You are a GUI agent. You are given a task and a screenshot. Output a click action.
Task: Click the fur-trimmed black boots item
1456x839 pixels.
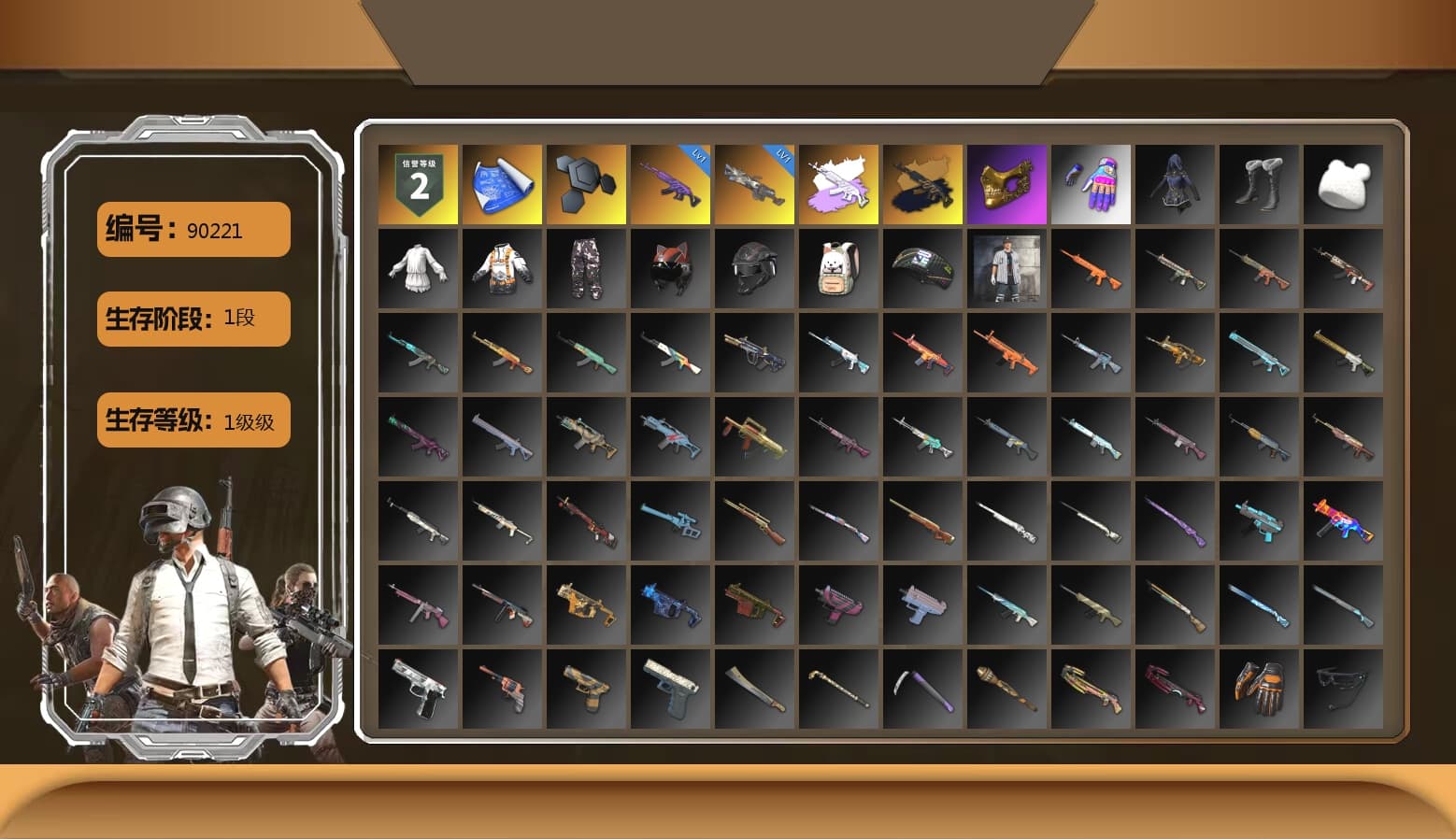1260,183
